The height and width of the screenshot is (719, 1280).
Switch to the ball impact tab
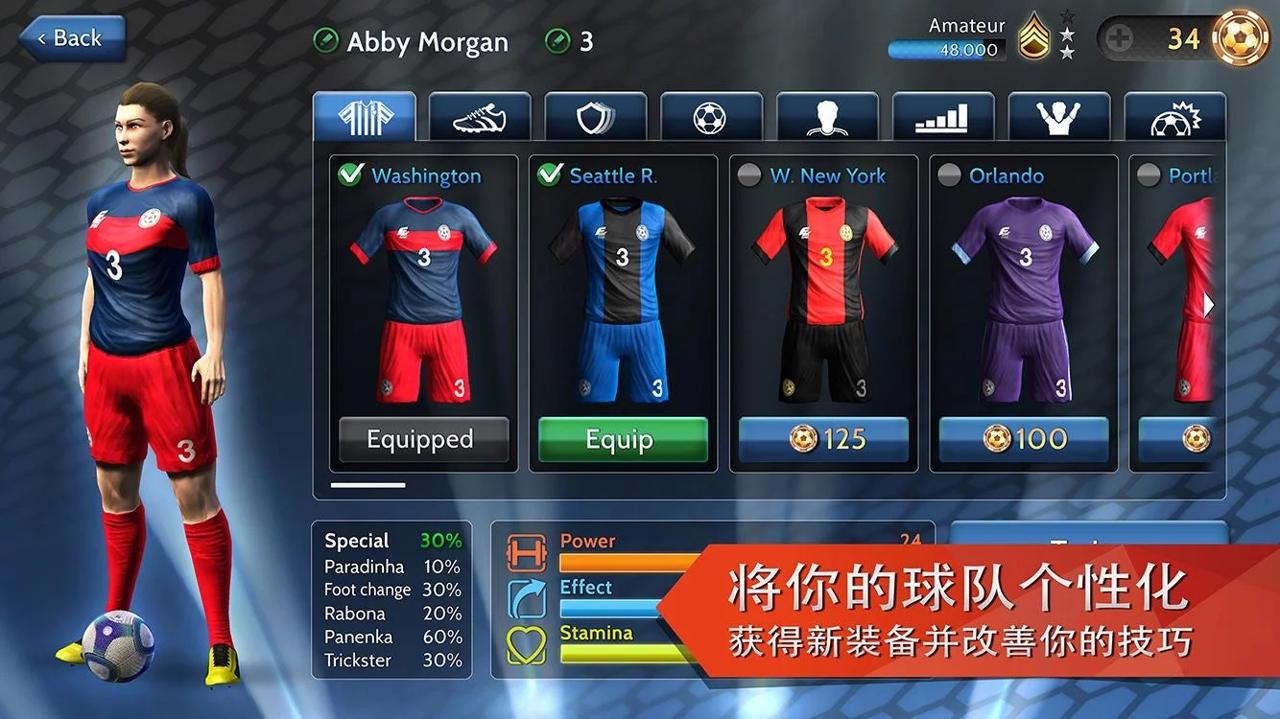[1174, 118]
